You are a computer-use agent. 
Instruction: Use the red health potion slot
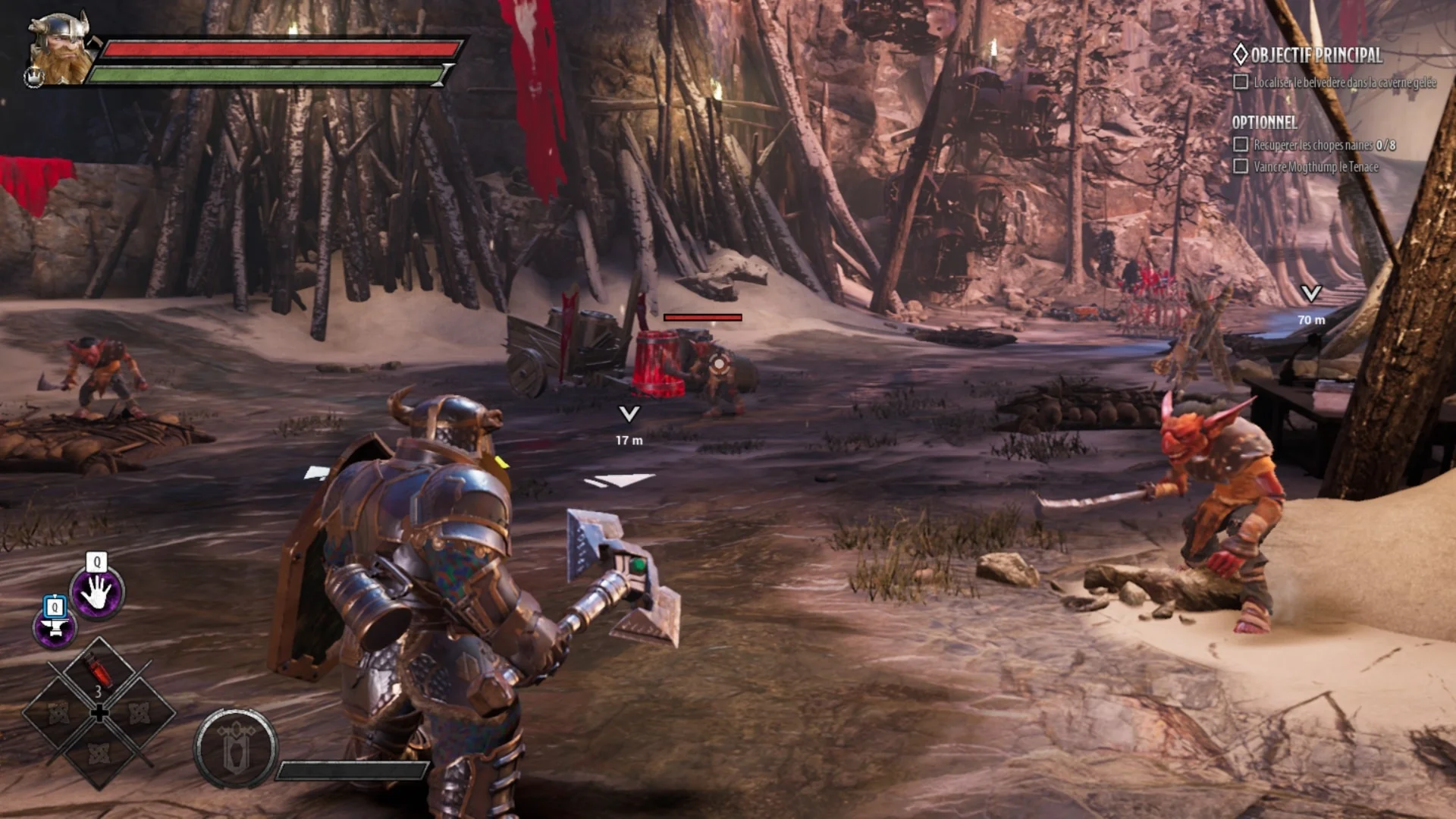point(99,673)
